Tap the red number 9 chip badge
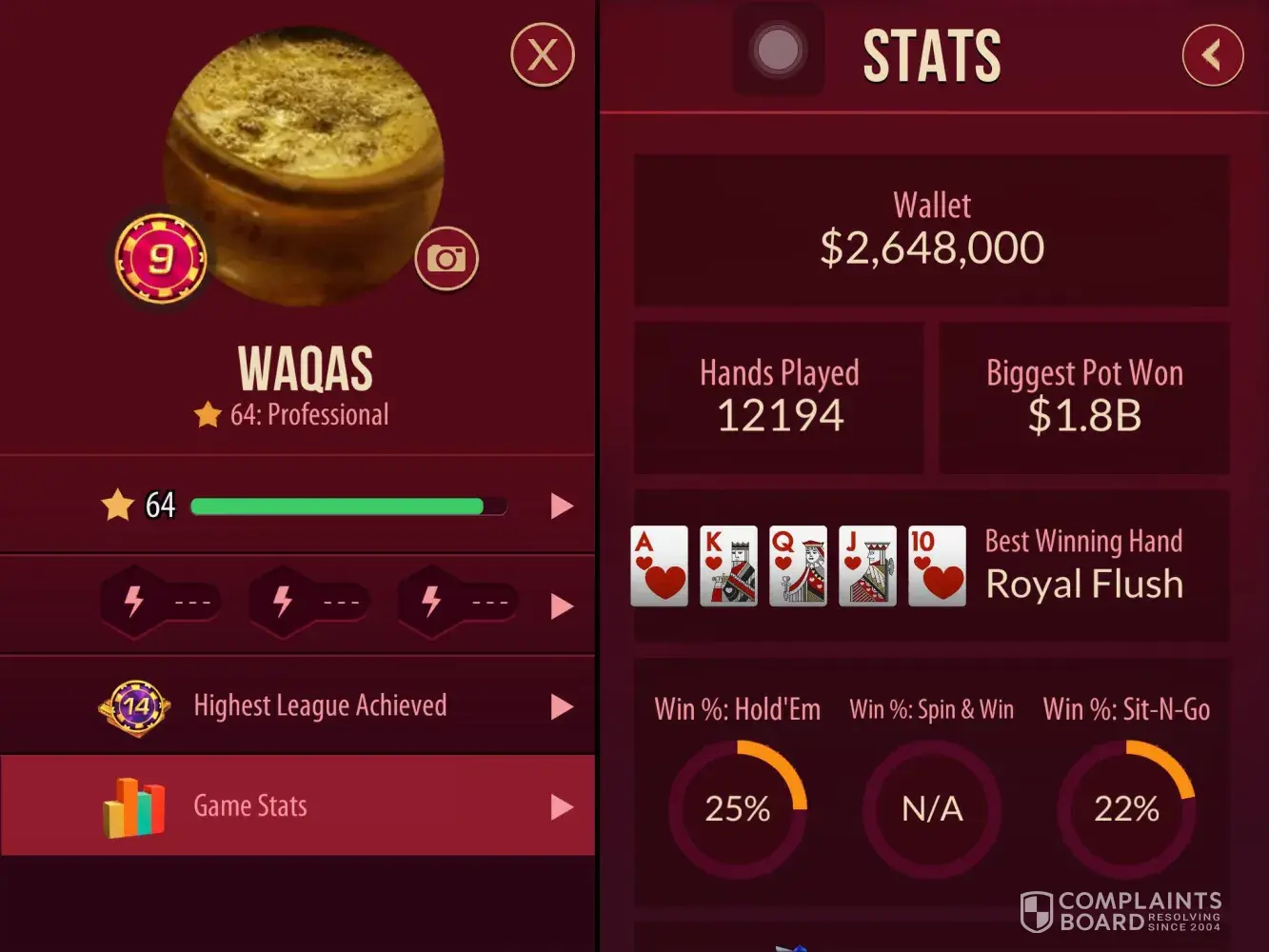 pyautogui.click(x=160, y=259)
